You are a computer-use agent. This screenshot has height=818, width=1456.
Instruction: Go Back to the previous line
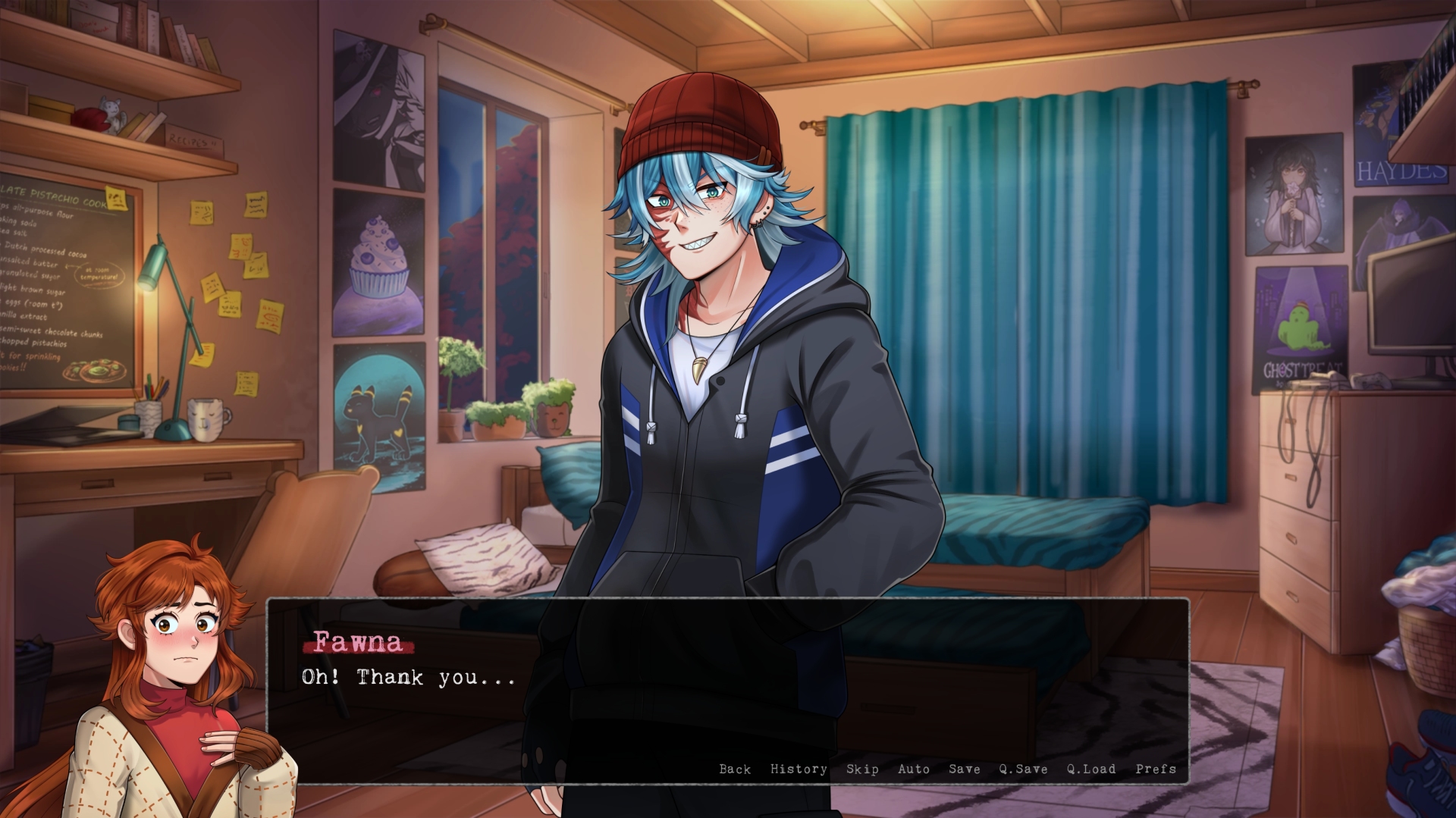pyautogui.click(x=735, y=769)
